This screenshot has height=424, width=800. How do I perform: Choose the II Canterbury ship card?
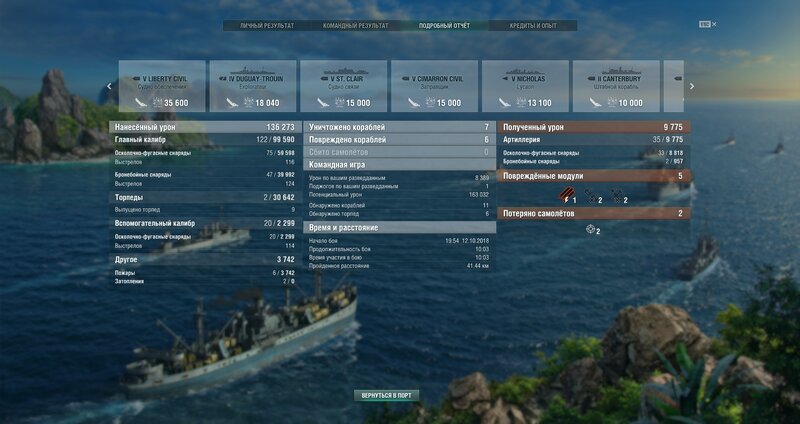point(617,86)
